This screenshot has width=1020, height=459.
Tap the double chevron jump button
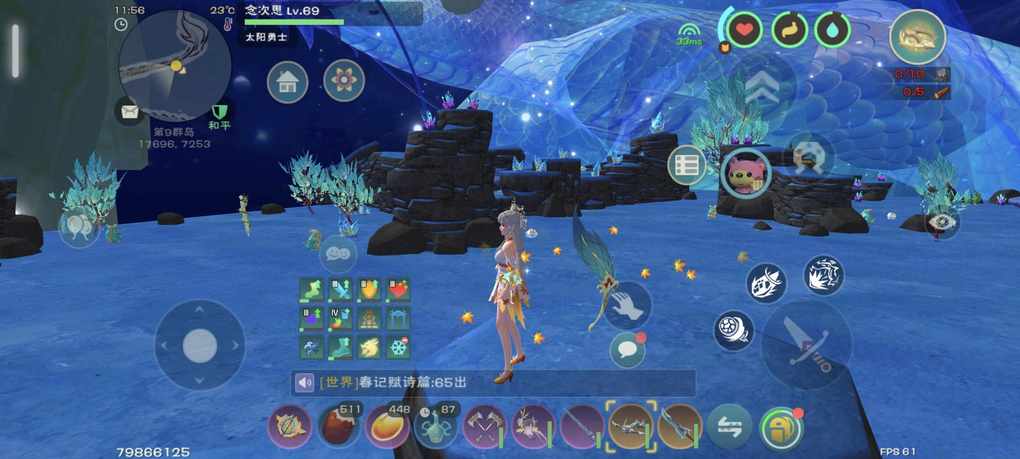tap(762, 88)
